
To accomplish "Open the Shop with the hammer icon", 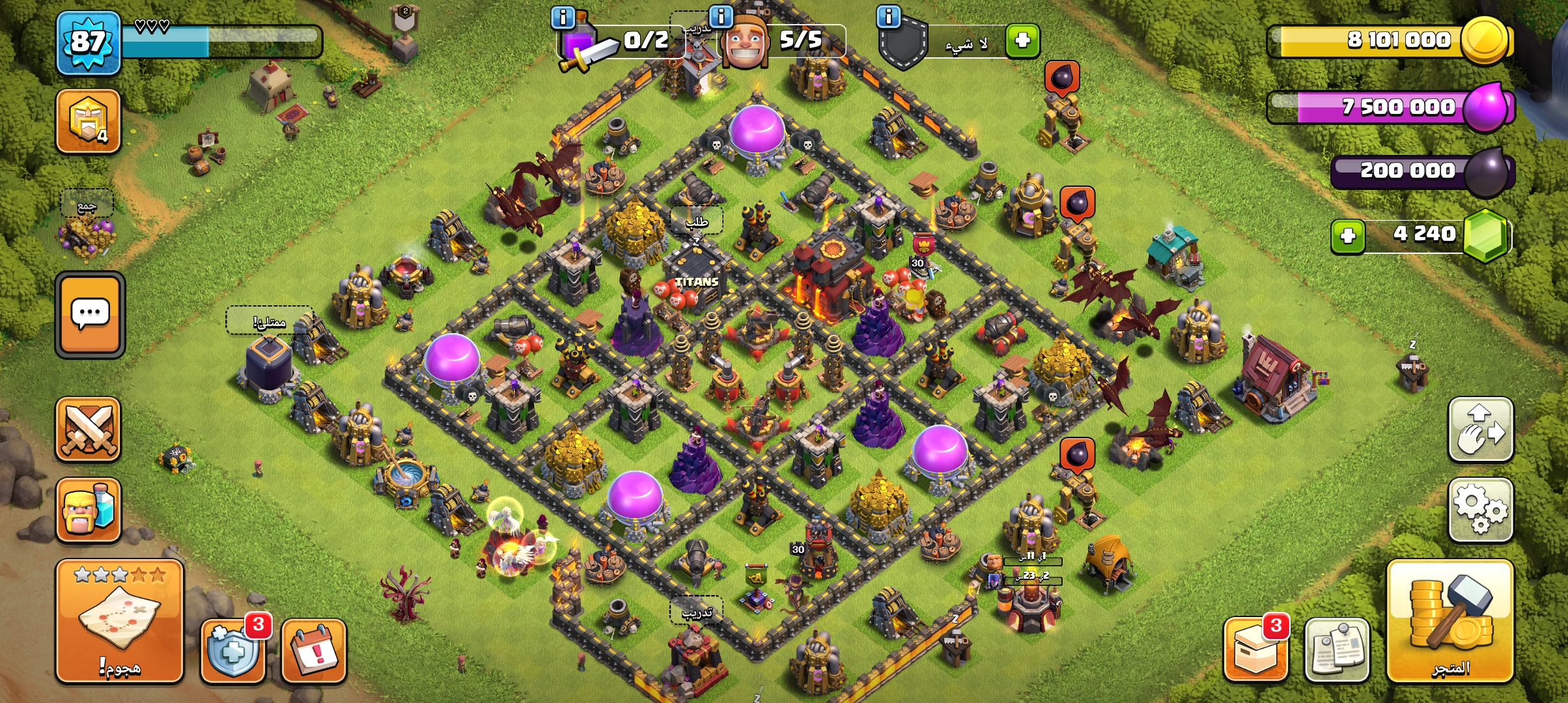I will pos(1450,620).
